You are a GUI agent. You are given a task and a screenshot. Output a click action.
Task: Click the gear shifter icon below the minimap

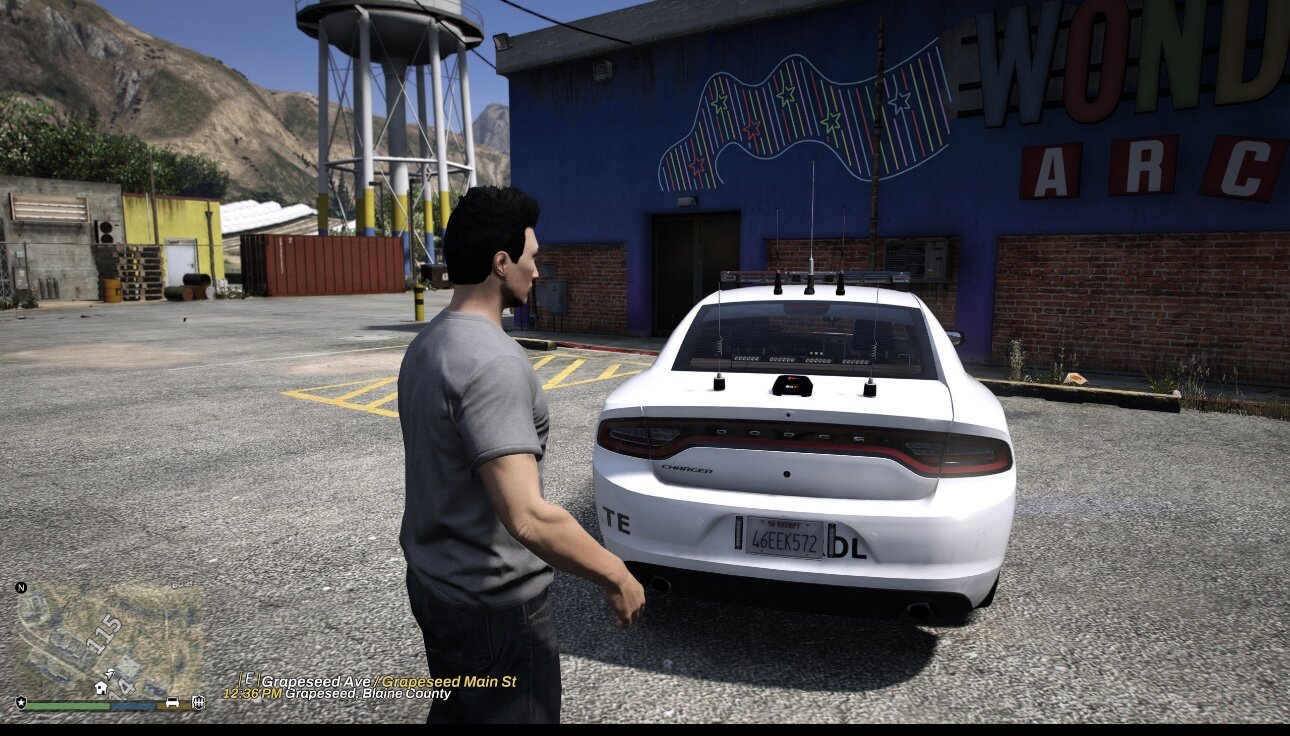(198, 703)
